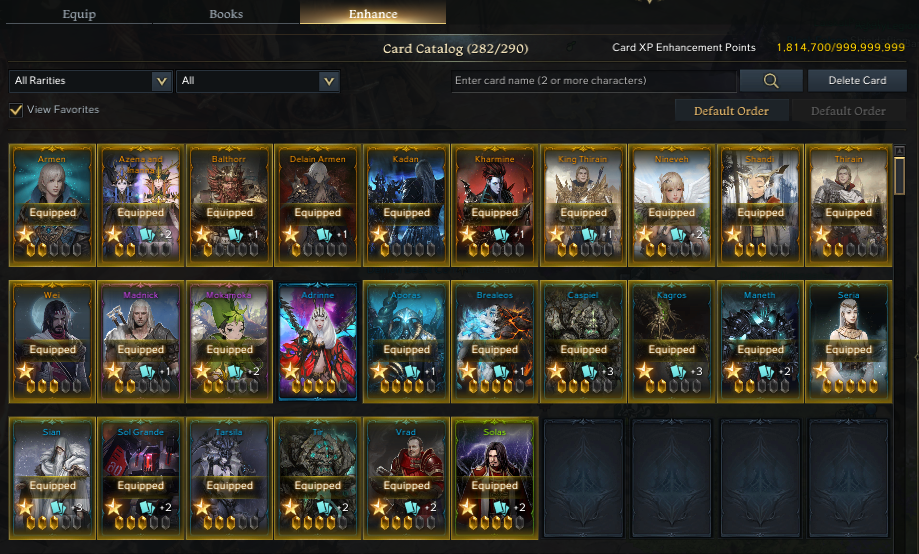Choose the Delete Card button
919x554 pixels.
pos(858,81)
